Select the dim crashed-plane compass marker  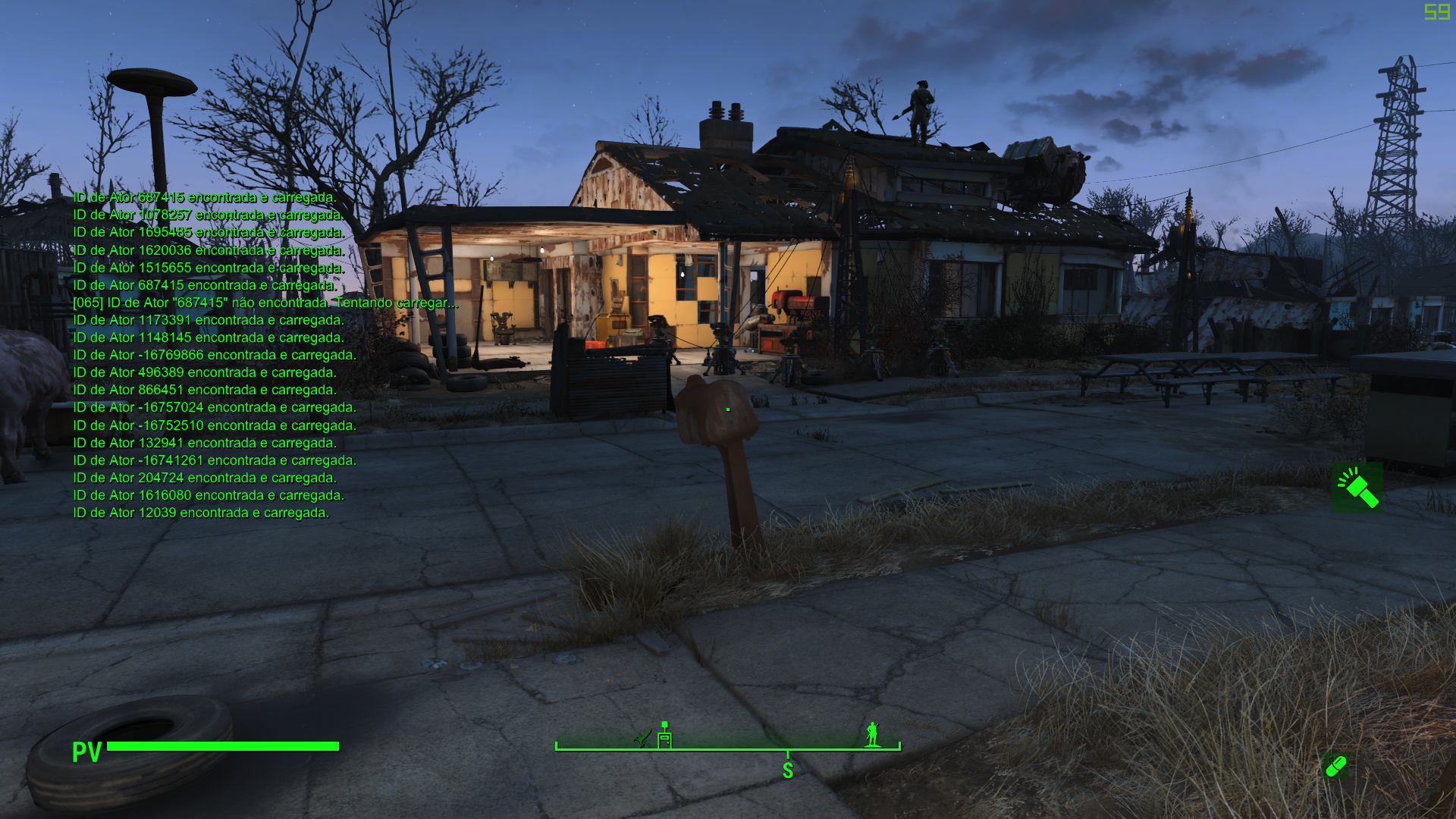(x=642, y=737)
